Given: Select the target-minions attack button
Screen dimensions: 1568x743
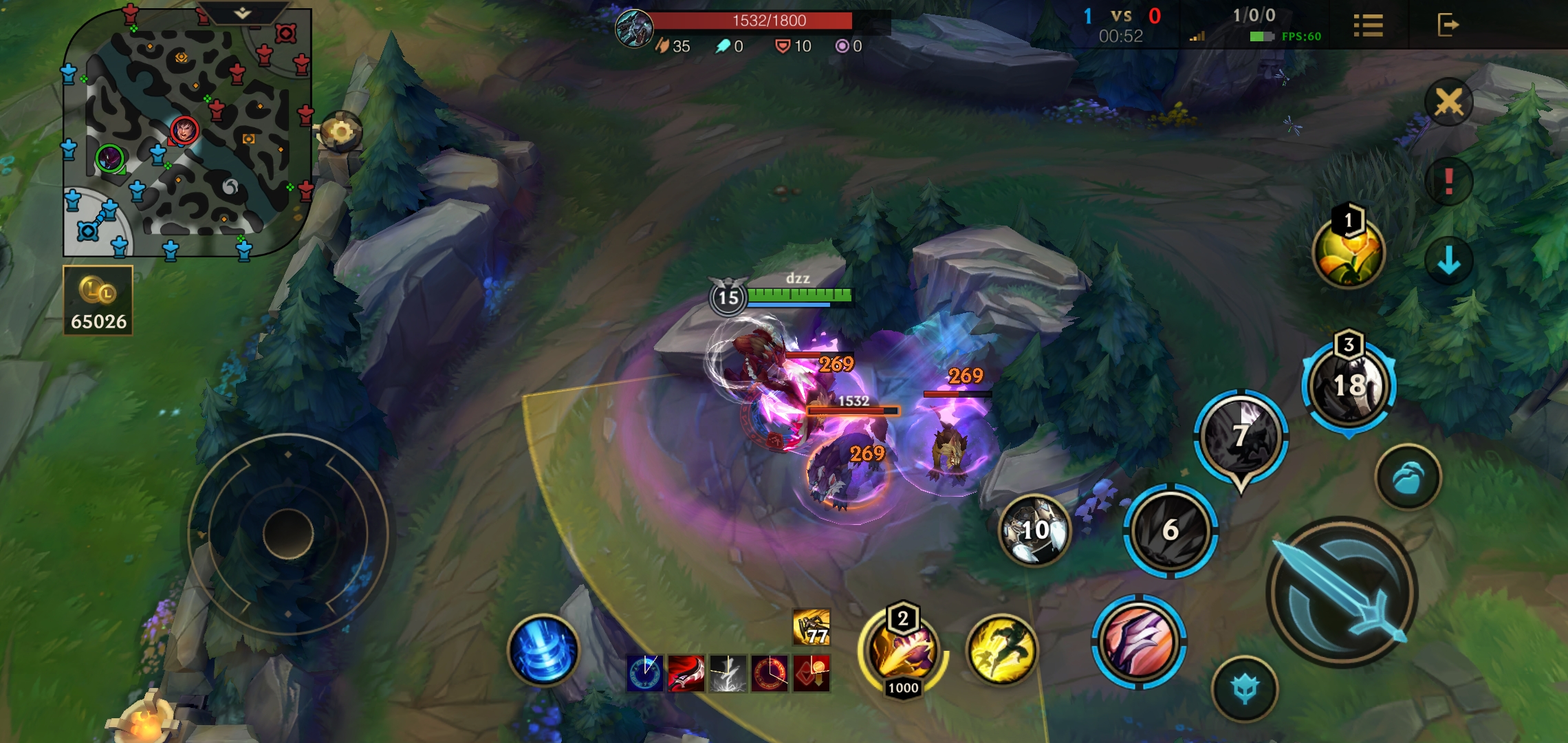Looking at the screenshot, I should coord(1408,477).
